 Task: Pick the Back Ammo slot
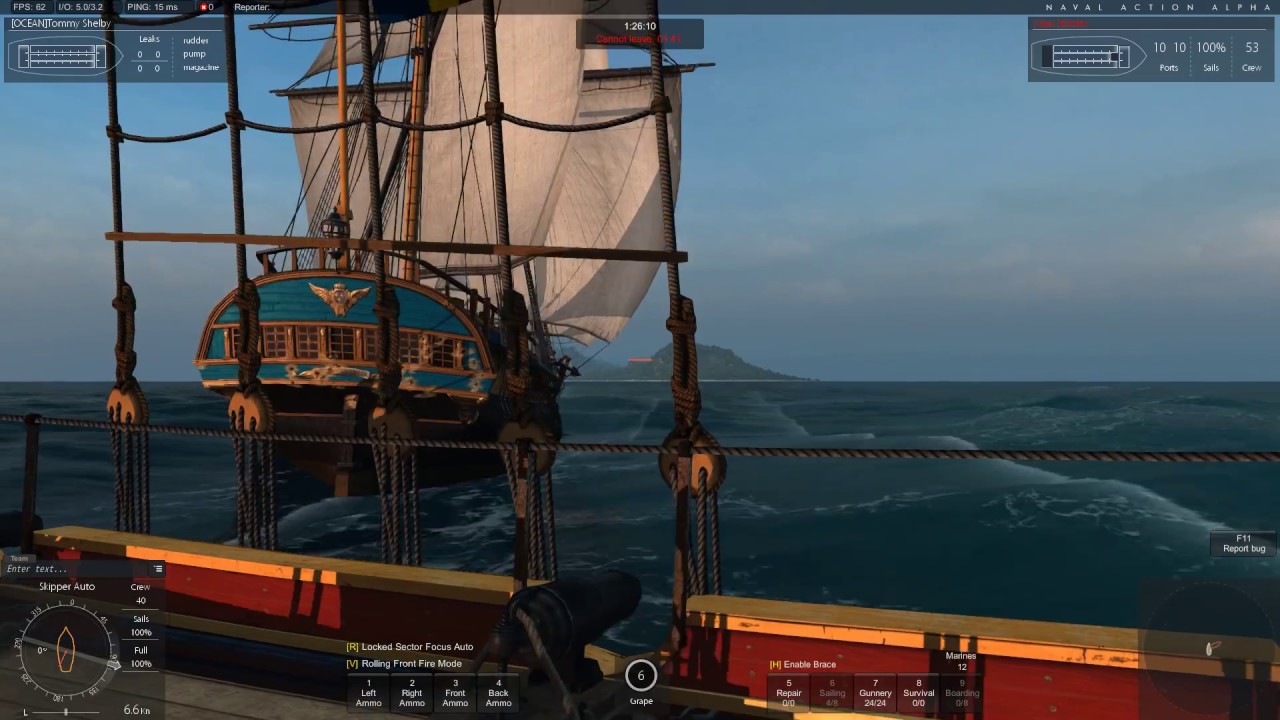pyautogui.click(x=498, y=693)
